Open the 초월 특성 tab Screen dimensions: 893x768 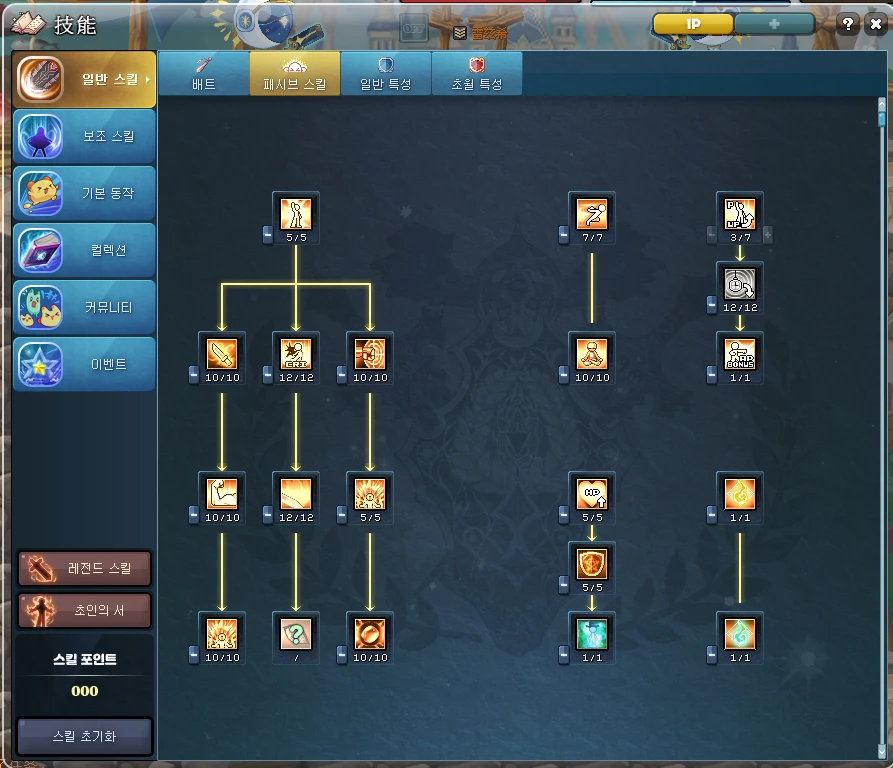coord(476,73)
